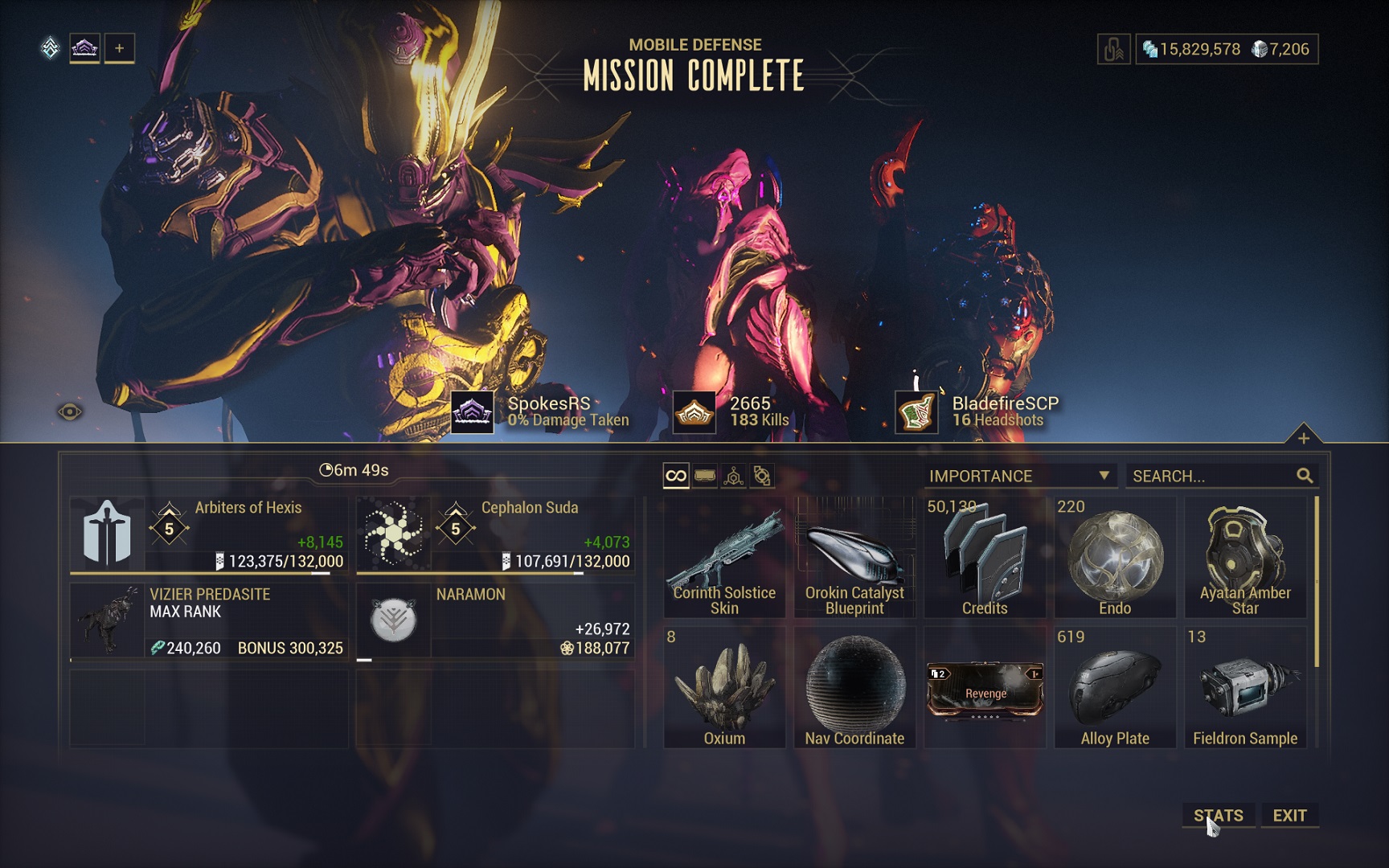
Task: Show all rewards with infinity filter
Action: pyautogui.click(x=676, y=476)
